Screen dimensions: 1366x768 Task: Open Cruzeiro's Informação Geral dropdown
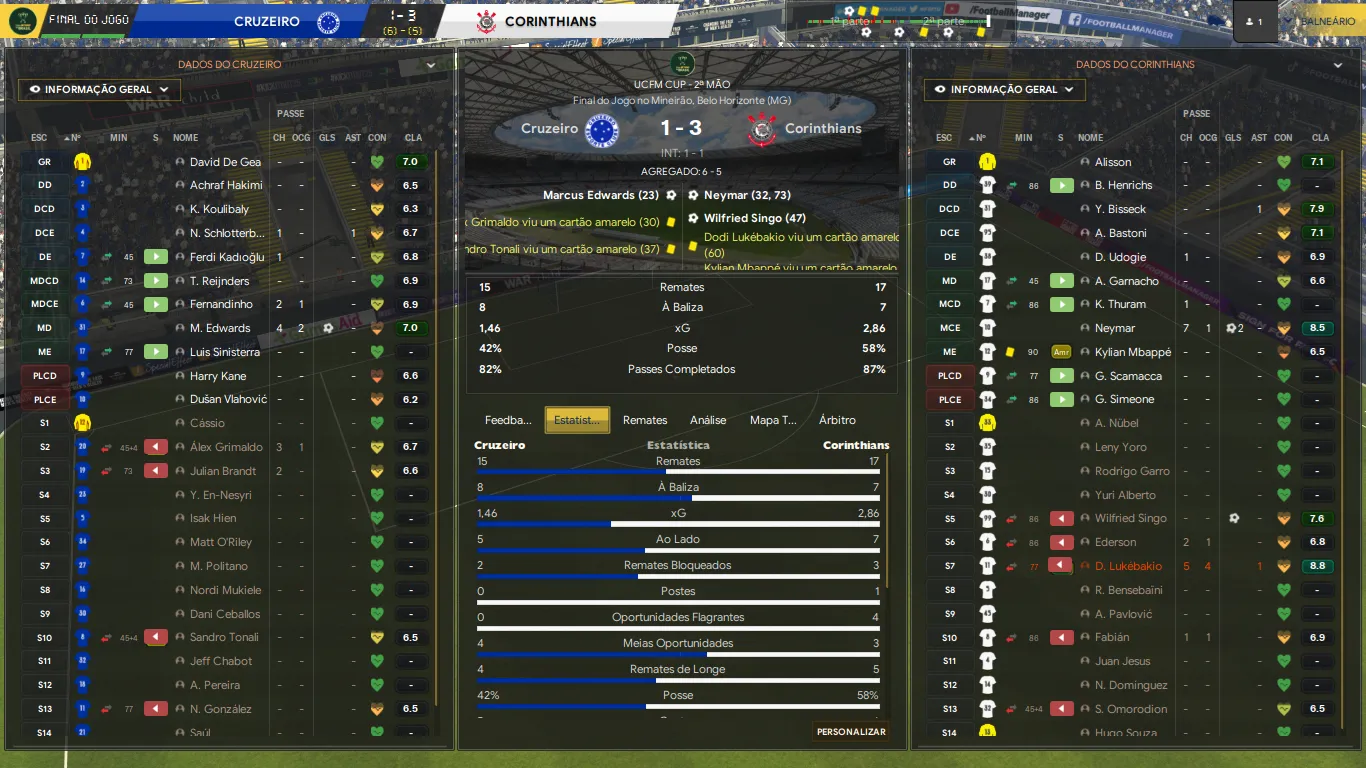pos(99,90)
